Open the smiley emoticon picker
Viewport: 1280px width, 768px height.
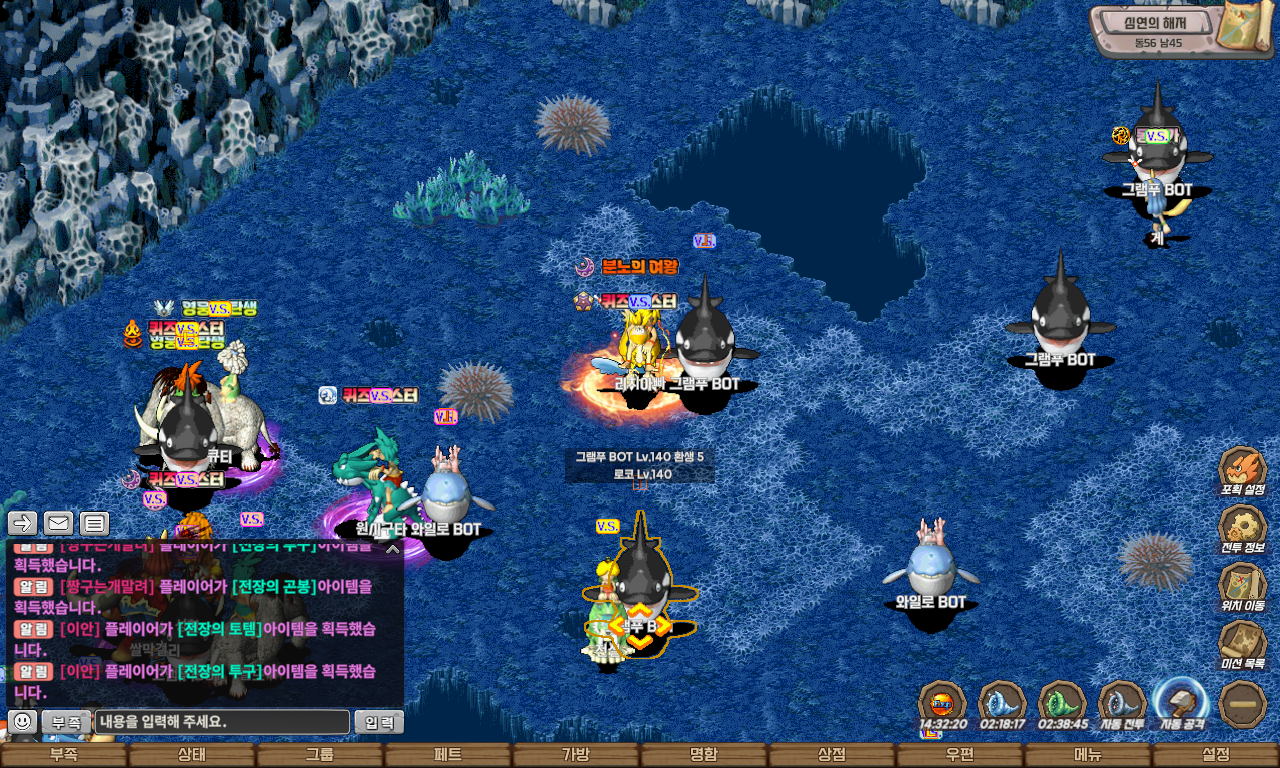click(x=22, y=721)
